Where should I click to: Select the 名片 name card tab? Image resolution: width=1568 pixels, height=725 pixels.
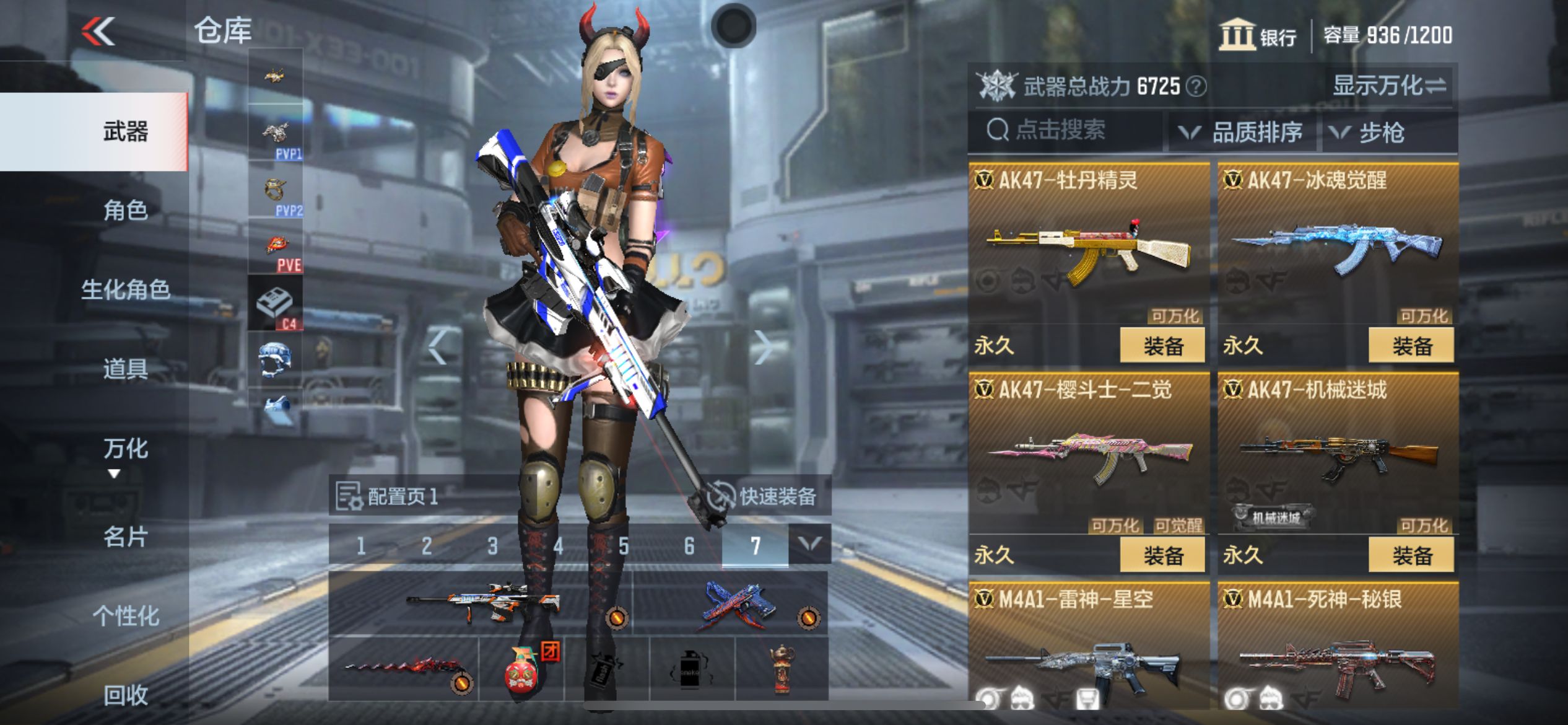pos(125,537)
